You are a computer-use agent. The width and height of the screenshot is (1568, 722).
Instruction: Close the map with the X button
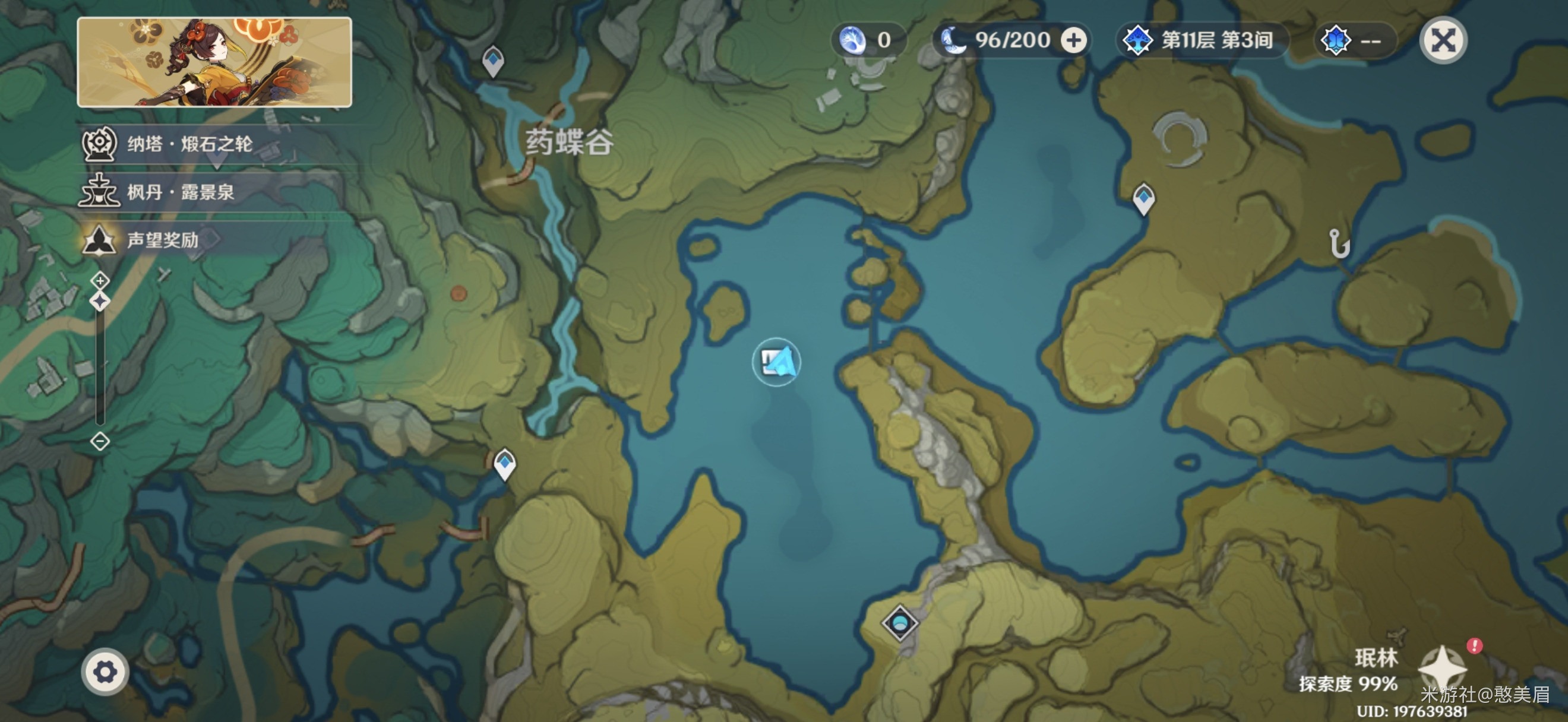tap(1442, 41)
